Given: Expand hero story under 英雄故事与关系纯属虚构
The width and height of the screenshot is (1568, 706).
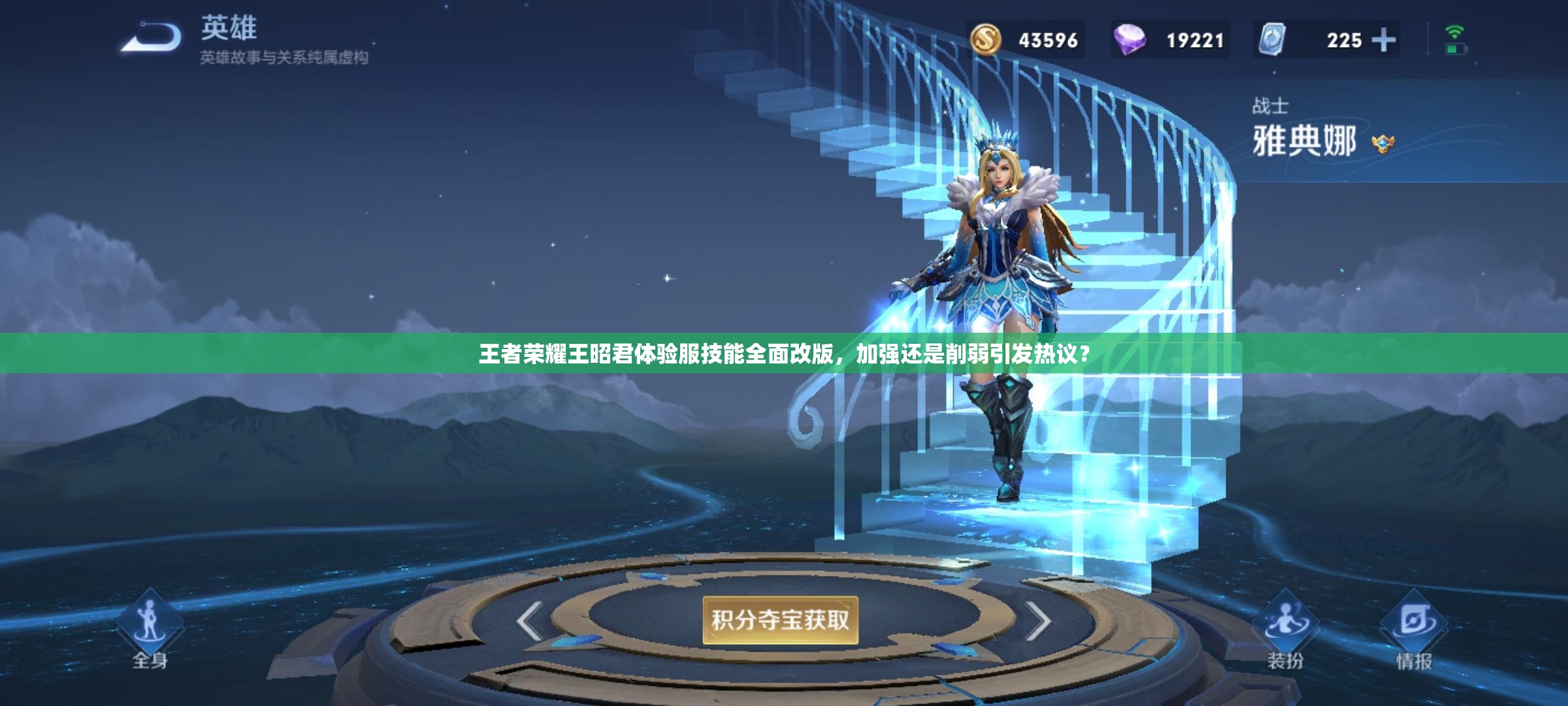Looking at the screenshot, I should [284, 59].
